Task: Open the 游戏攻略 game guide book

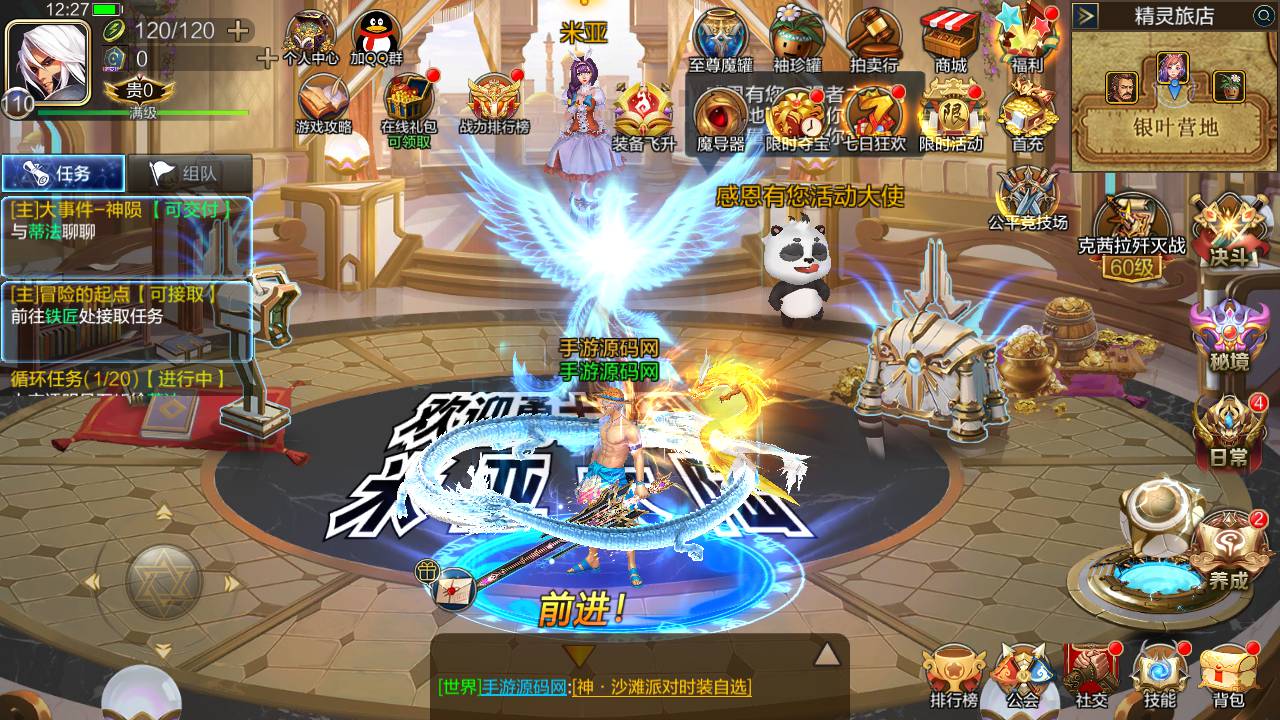Action: pyautogui.click(x=323, y=103)
